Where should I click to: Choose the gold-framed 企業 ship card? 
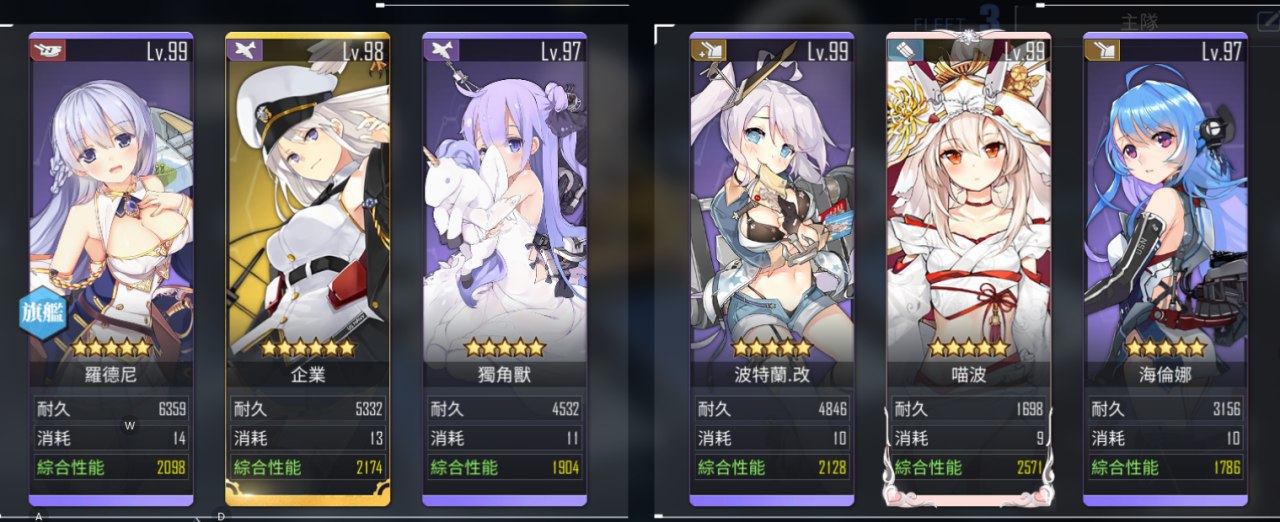pyautogui.click(x=308, y=230)
